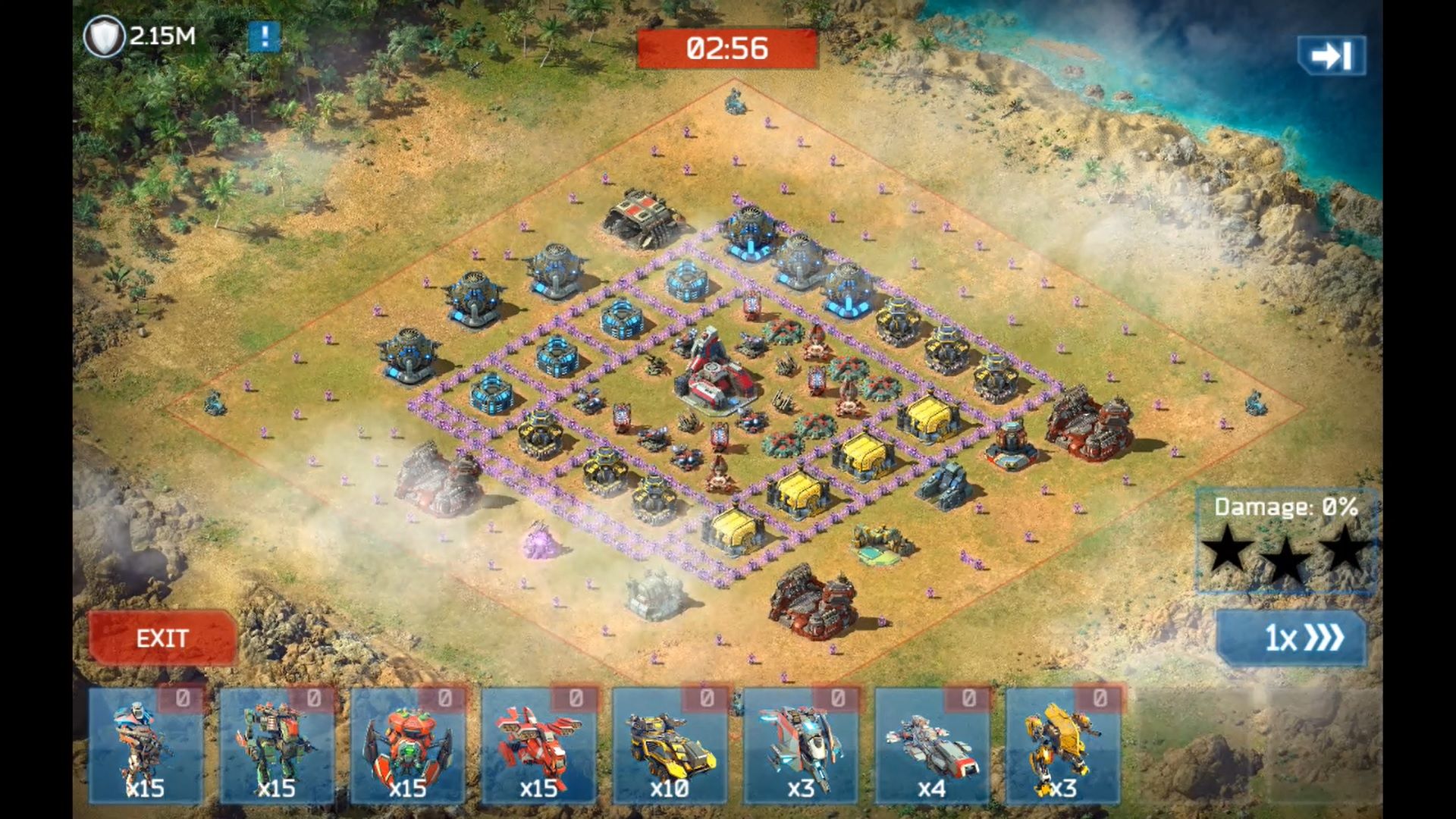Select the yellow armored vehicle unit card
1456x819 pixels.
(670, 746)
